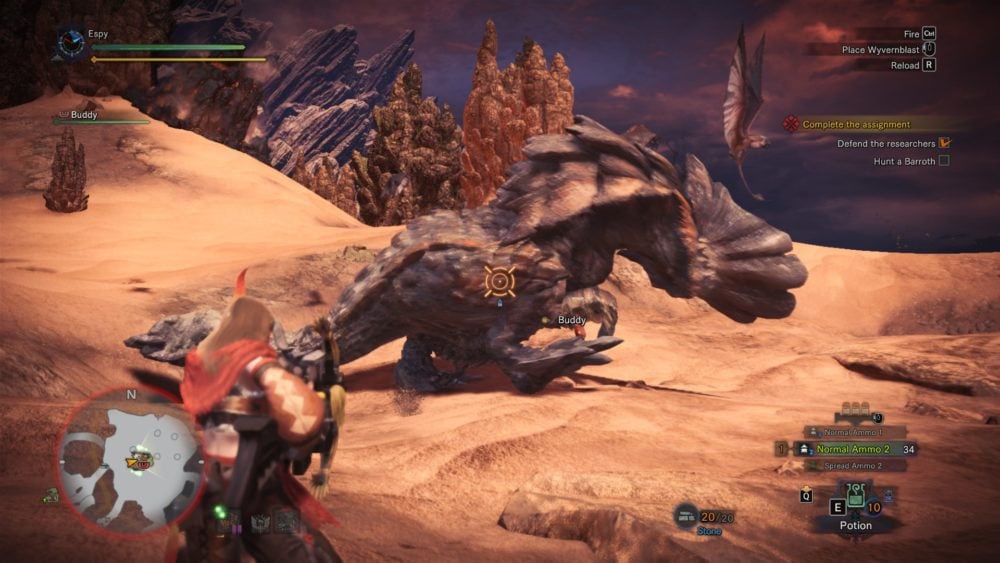The image size is (1000, 563).
Task: Click the bowgun ammo magazine indicator
Action: [x=853, y=409]
